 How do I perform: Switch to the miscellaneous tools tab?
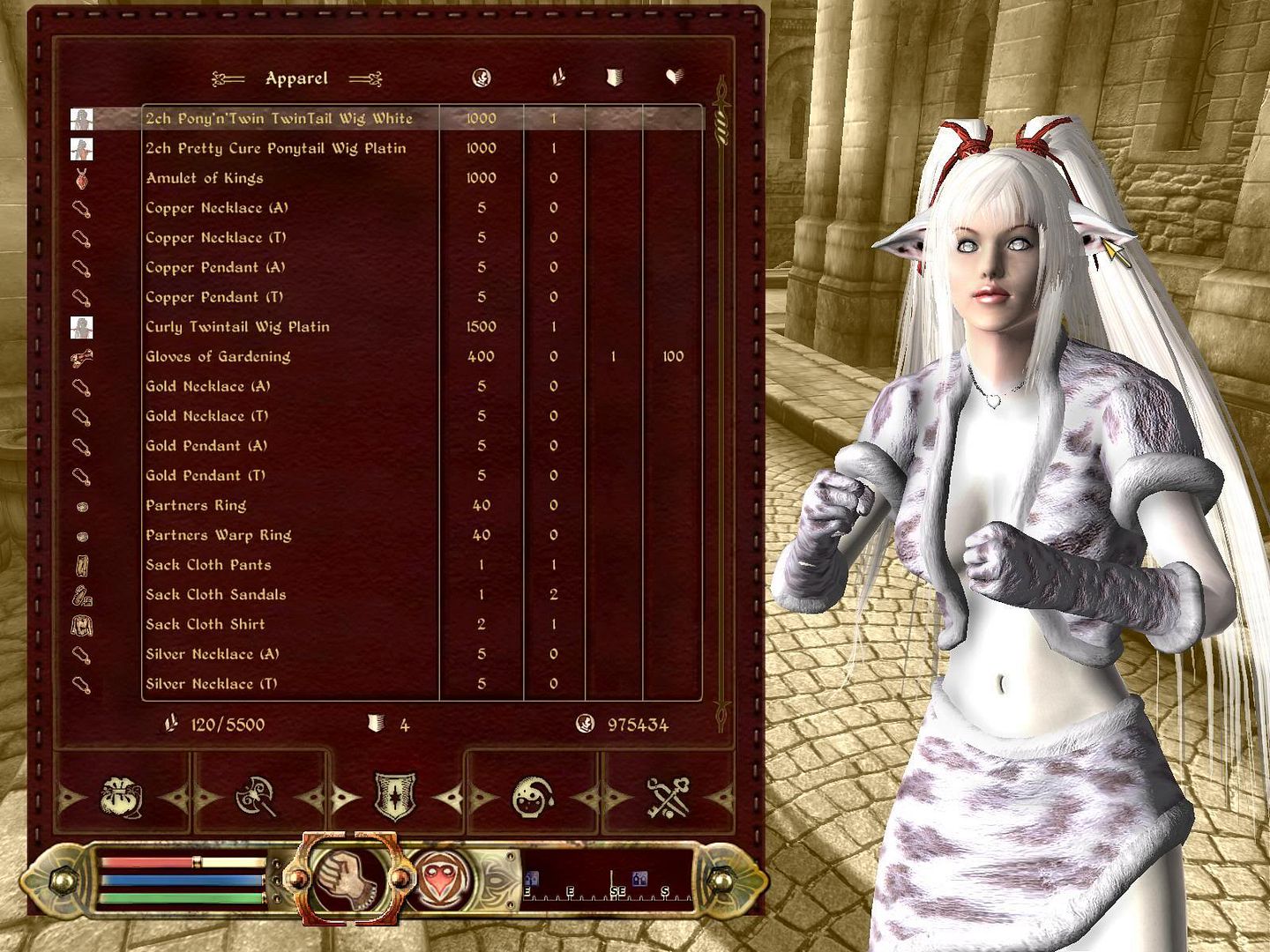(x=668, y=798)
